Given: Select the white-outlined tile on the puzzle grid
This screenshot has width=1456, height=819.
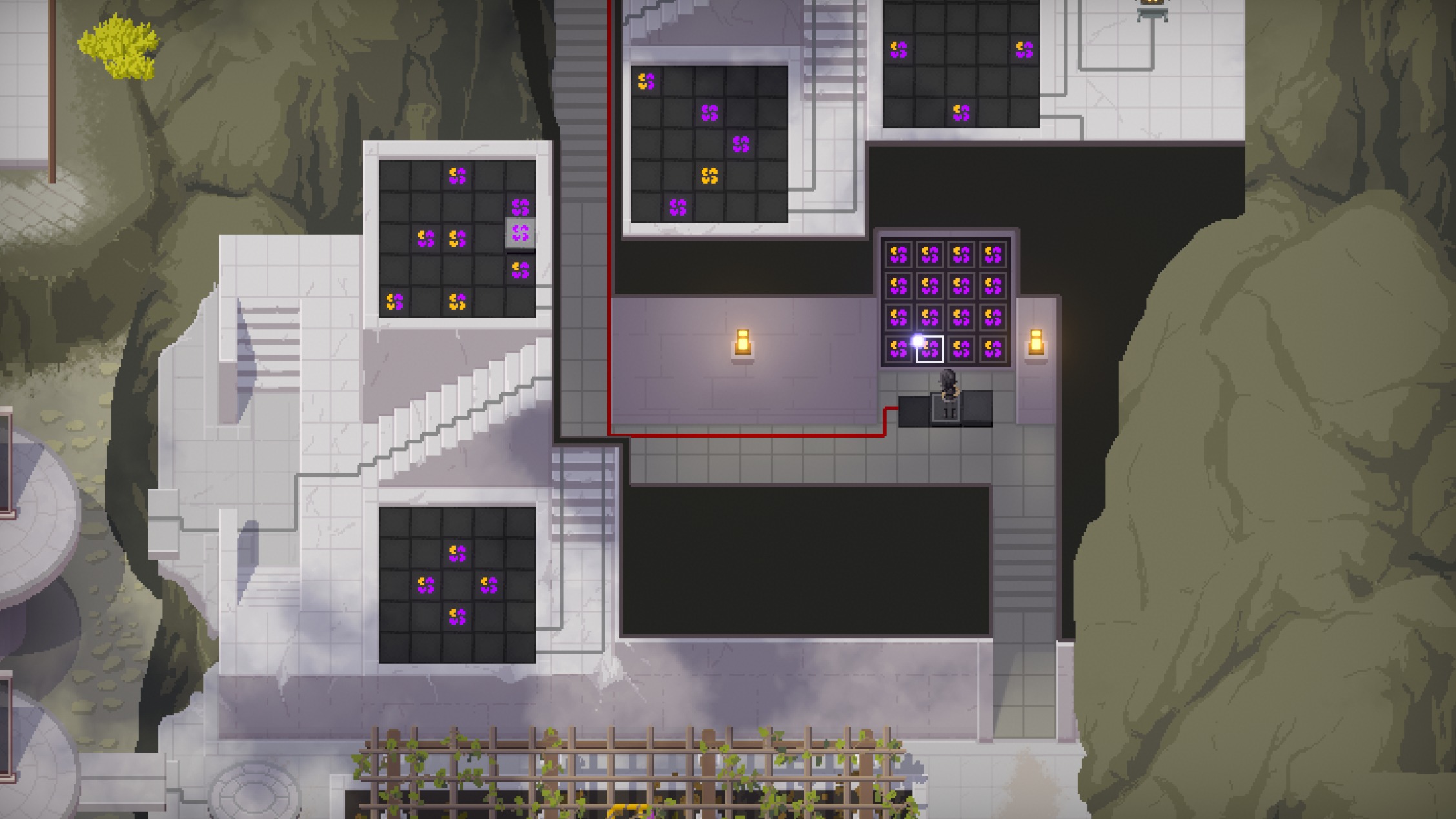Looking at the screenshot, I should 929,349.
